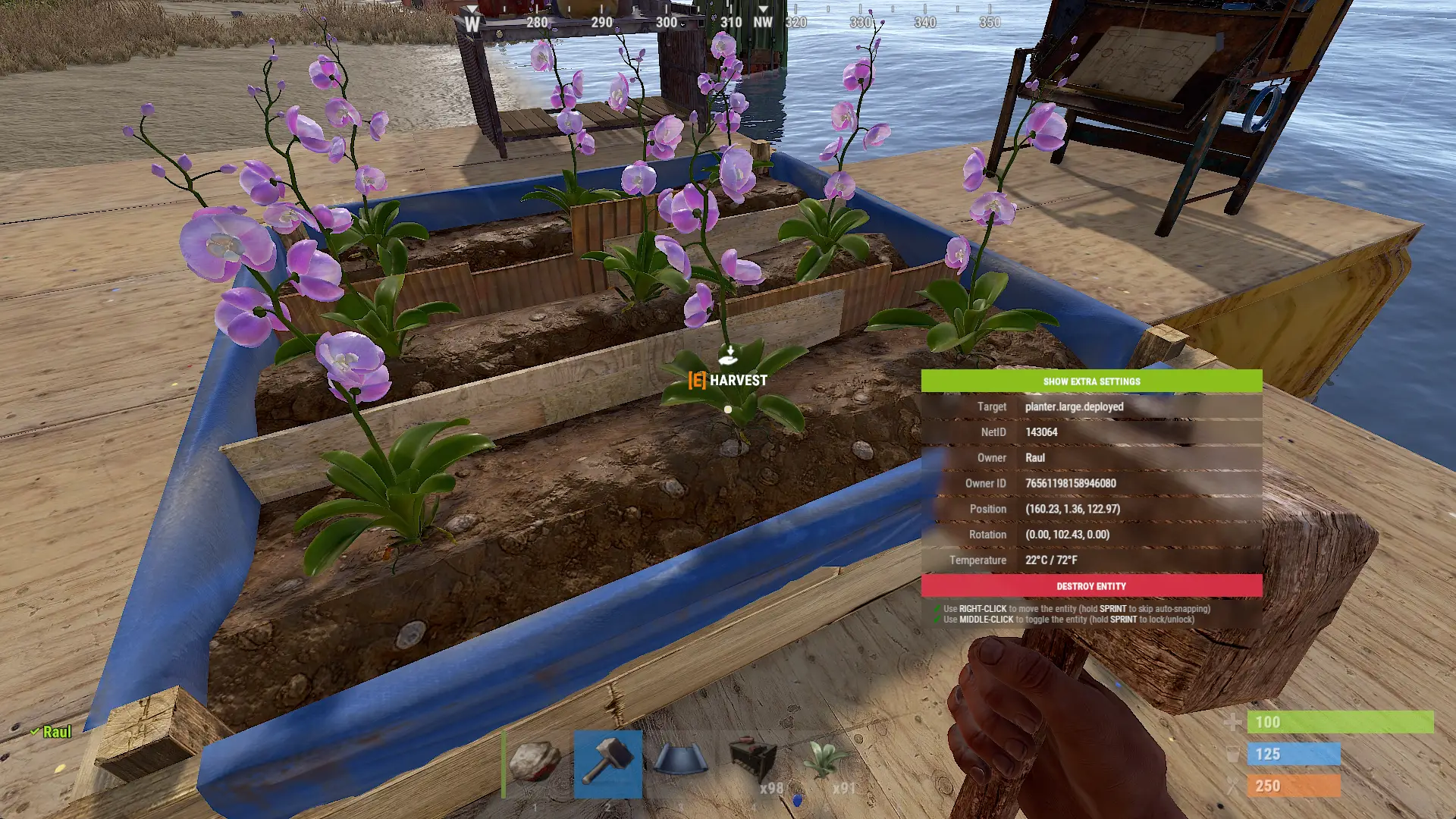Choose the highlighted hammer hotbar slot

(x=607, y=763)
